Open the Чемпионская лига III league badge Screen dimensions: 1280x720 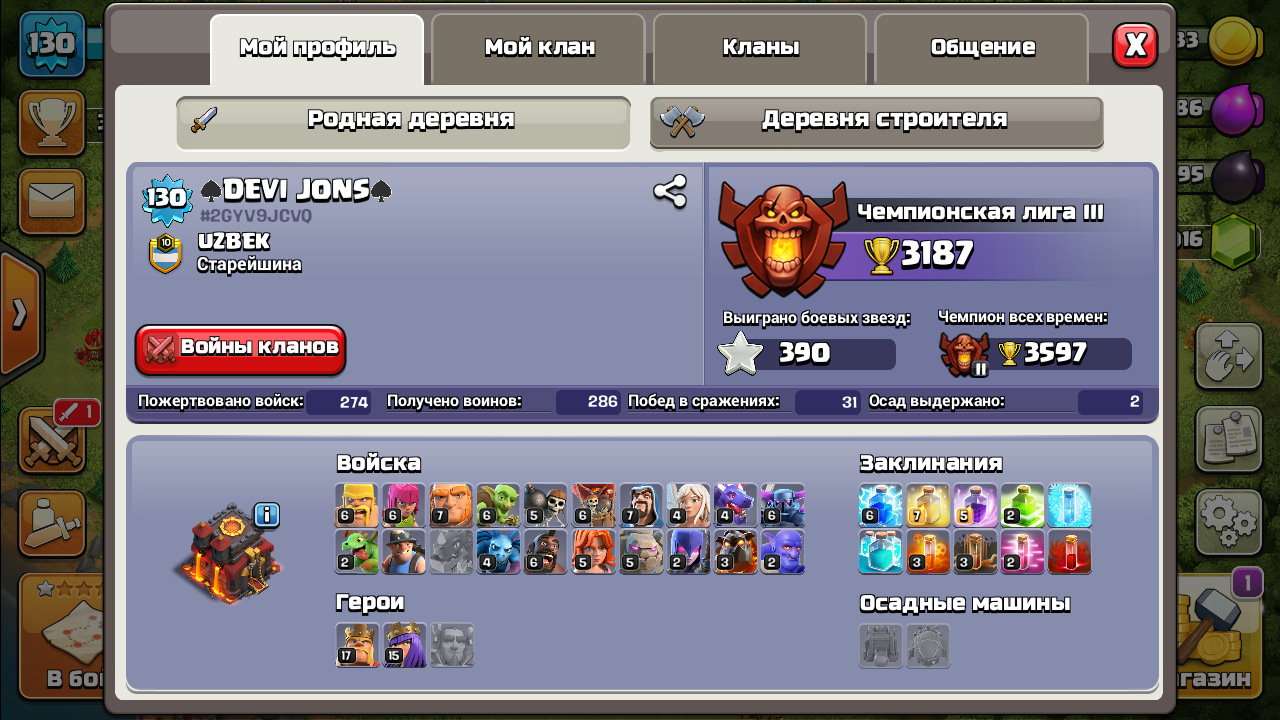click(x=783, y=238)
